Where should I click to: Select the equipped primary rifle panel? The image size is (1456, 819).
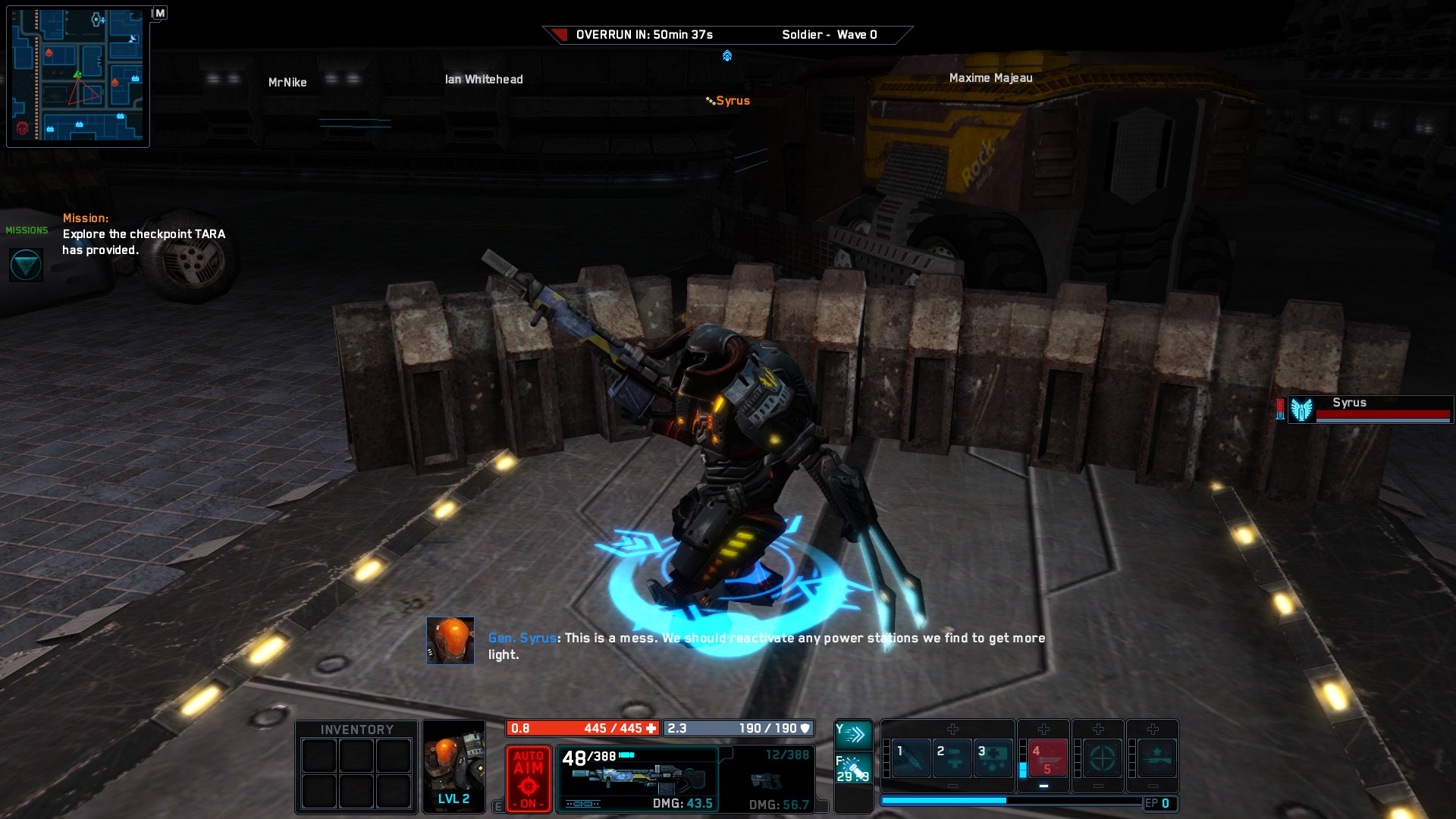(639, 777)
